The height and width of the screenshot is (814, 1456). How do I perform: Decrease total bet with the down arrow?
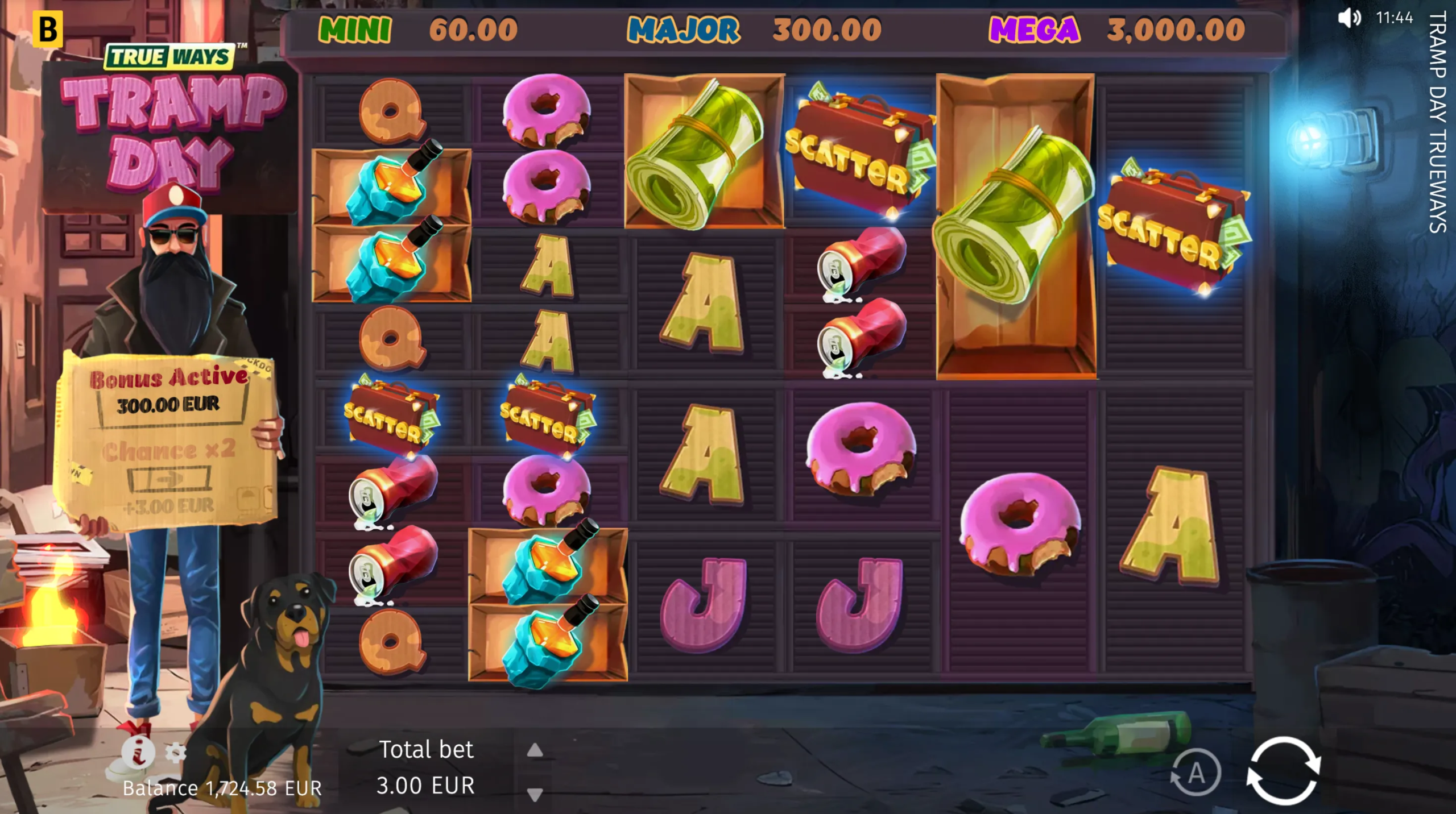coord(535,794)
